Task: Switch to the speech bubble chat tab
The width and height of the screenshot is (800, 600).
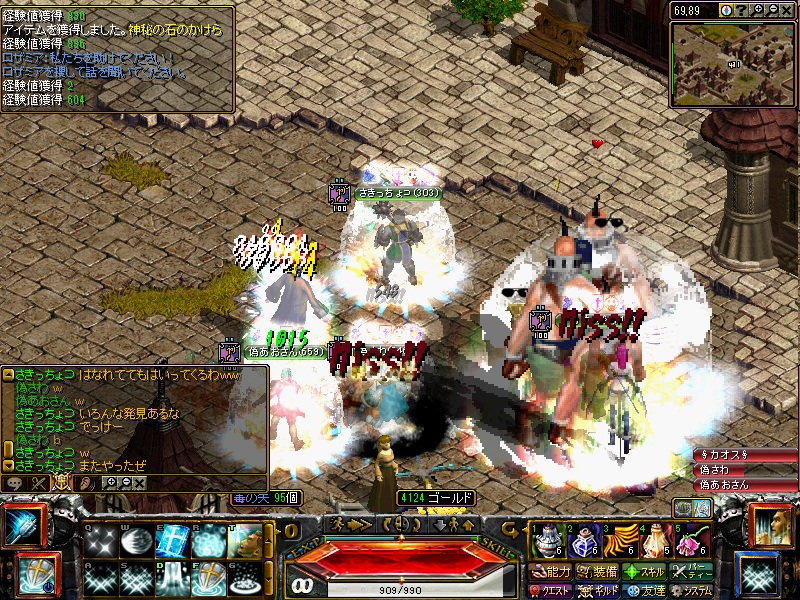Action: click(x=15, y=483)
